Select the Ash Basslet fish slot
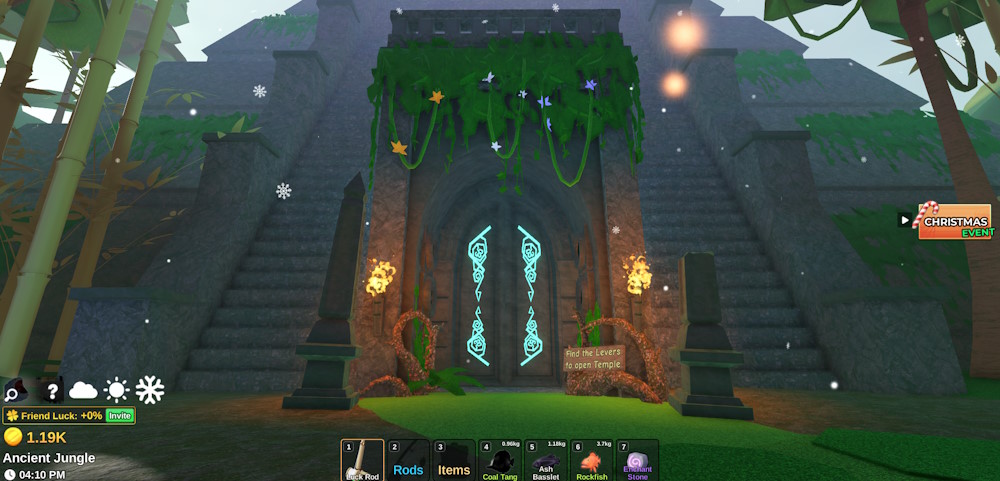This screenshot has width=1000, height=481. [x=545, y=461]
